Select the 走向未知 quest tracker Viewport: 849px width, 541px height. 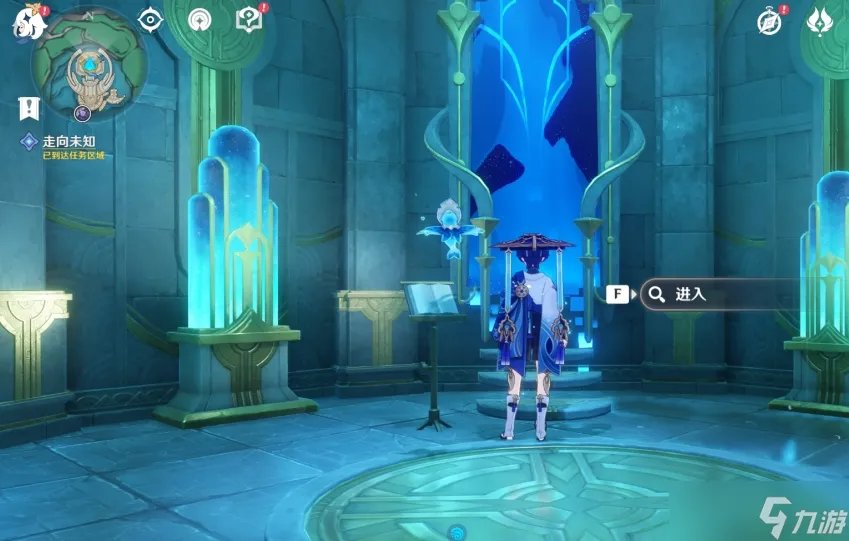[68, 141]
